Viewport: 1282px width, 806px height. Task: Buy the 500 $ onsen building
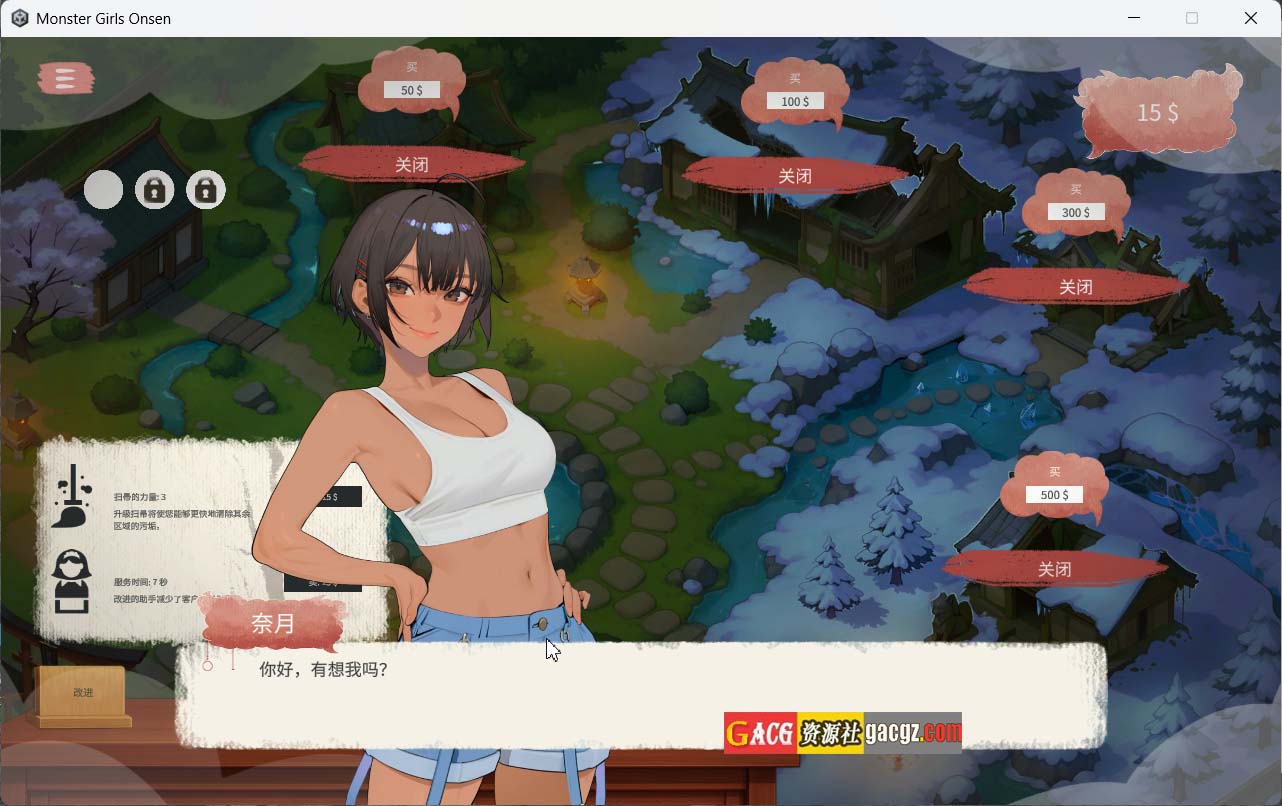[1054, 495]
